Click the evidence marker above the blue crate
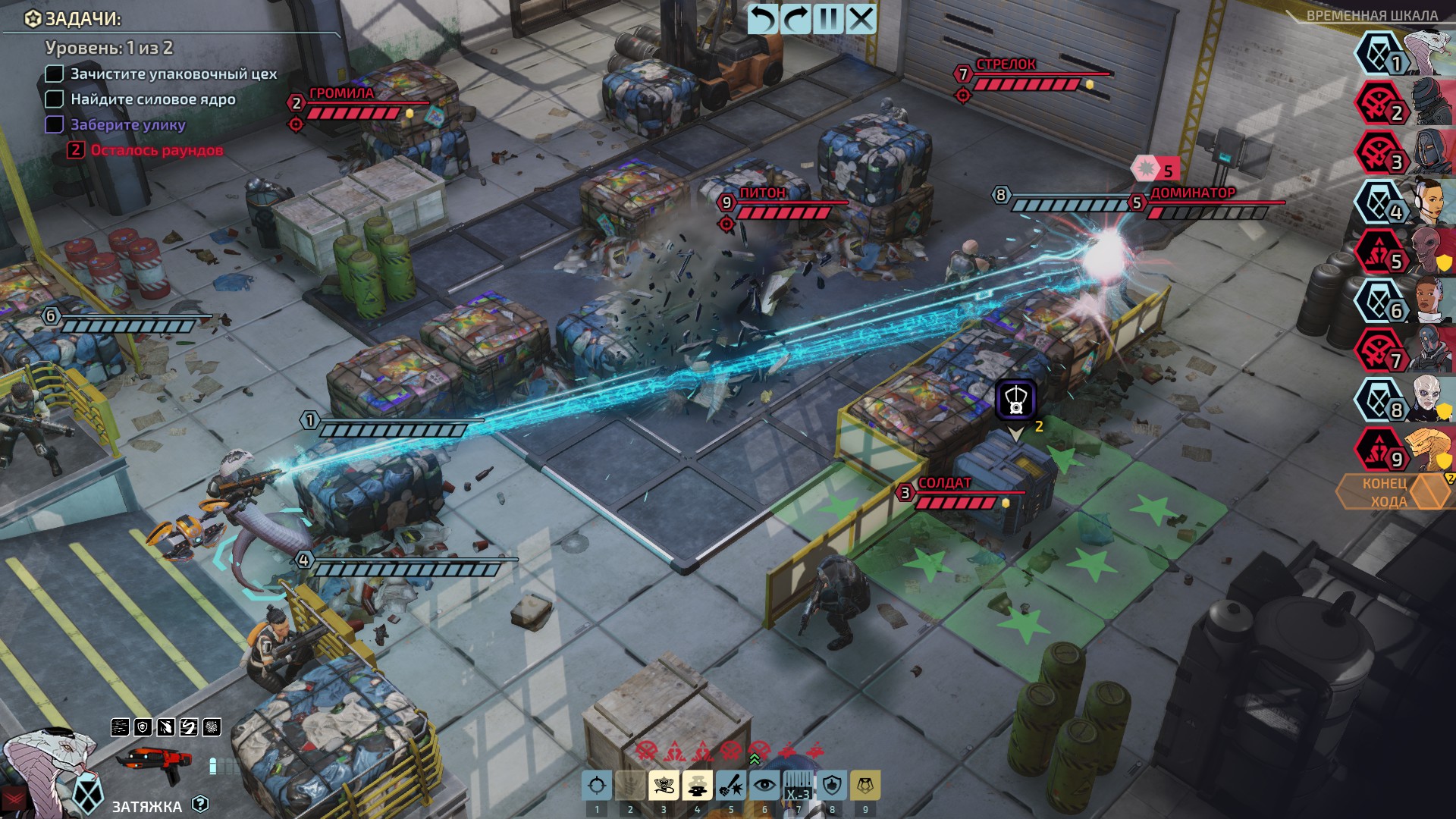1456x819 pixels. [1016, 400]
